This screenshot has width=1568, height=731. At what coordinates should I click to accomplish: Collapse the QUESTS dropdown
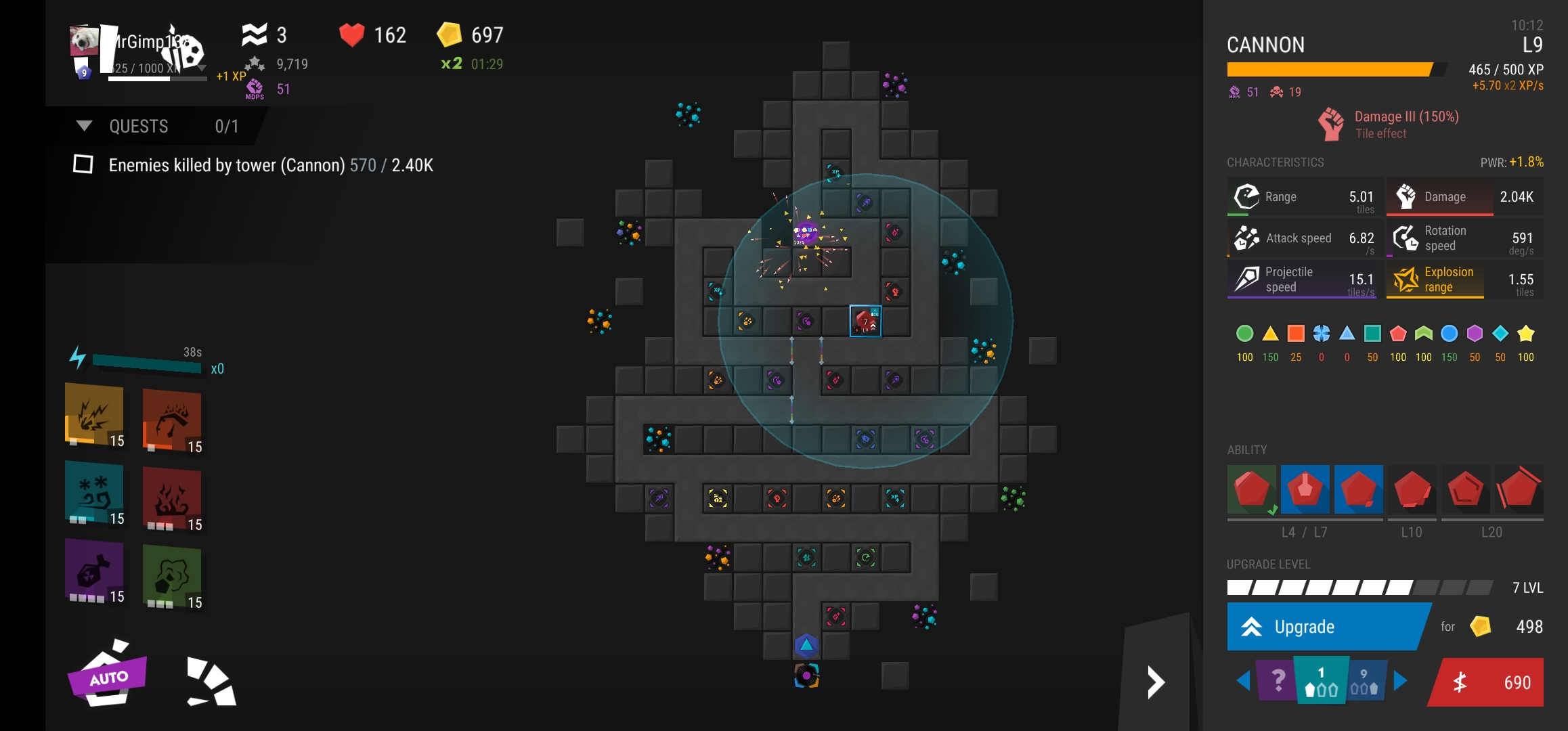(x=85, y=127)
